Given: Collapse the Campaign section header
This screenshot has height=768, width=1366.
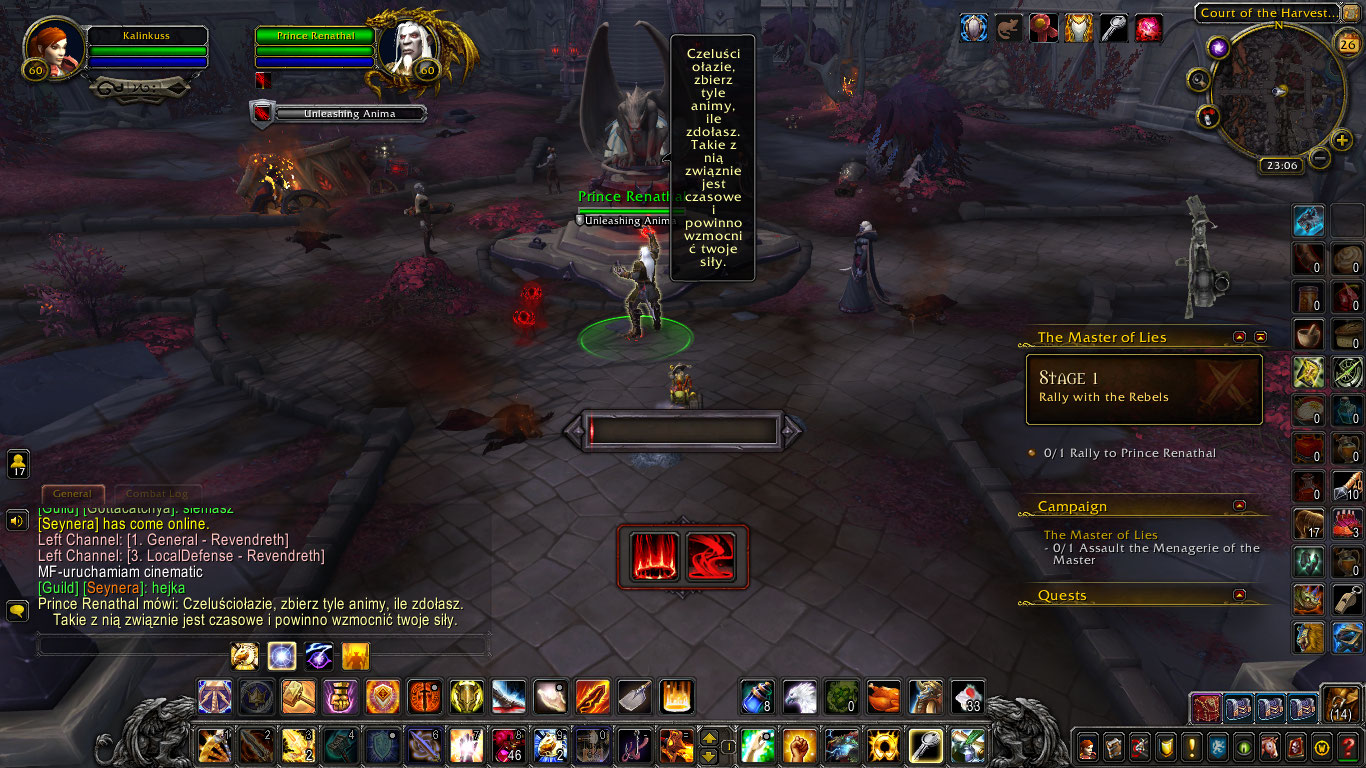Looking at the screenshot, I should click(1240, 506).
